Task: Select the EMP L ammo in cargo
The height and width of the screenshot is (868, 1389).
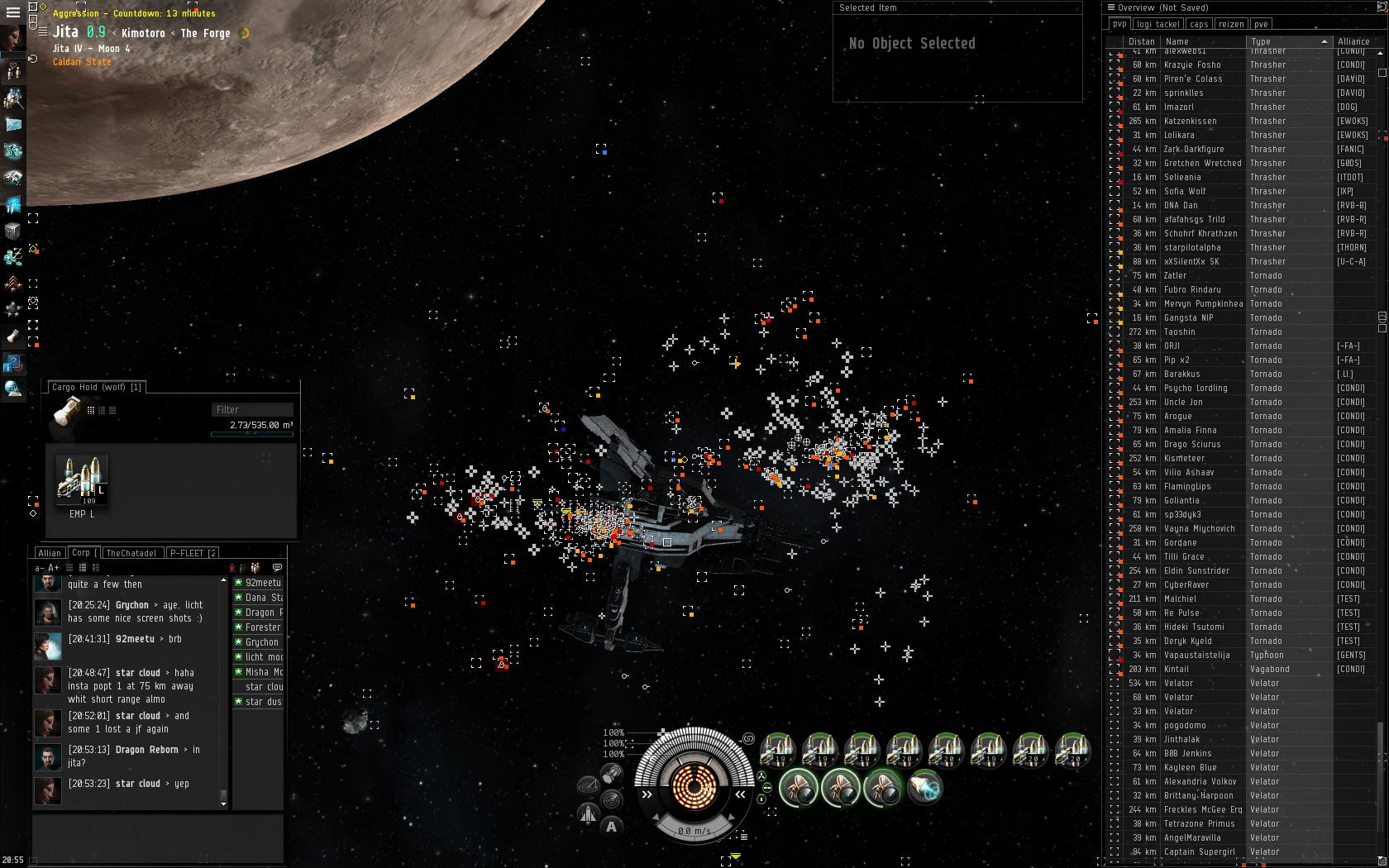Action: 81,481
